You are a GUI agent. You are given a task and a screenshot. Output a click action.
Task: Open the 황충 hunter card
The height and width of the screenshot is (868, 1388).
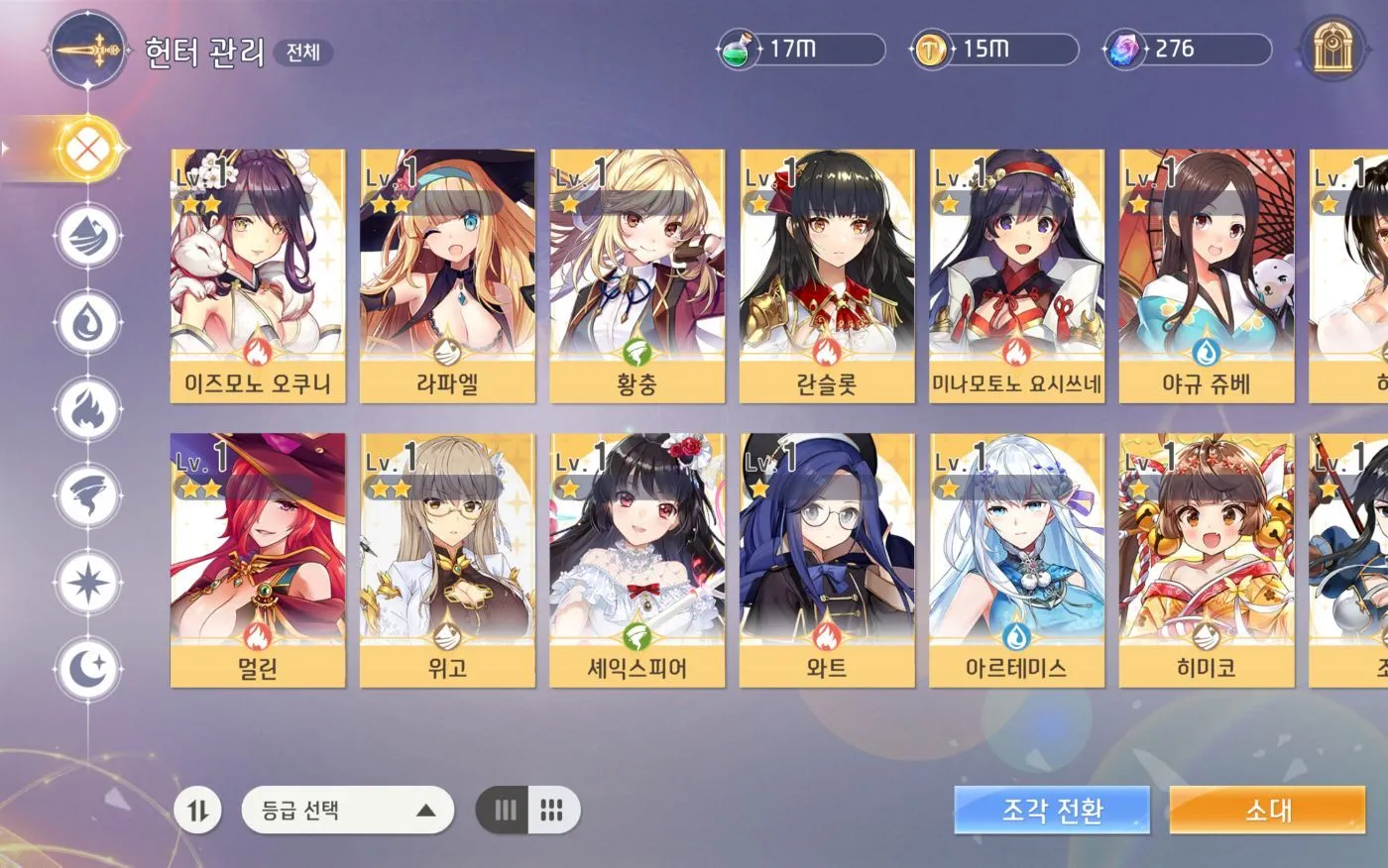[x=636, y=275]
